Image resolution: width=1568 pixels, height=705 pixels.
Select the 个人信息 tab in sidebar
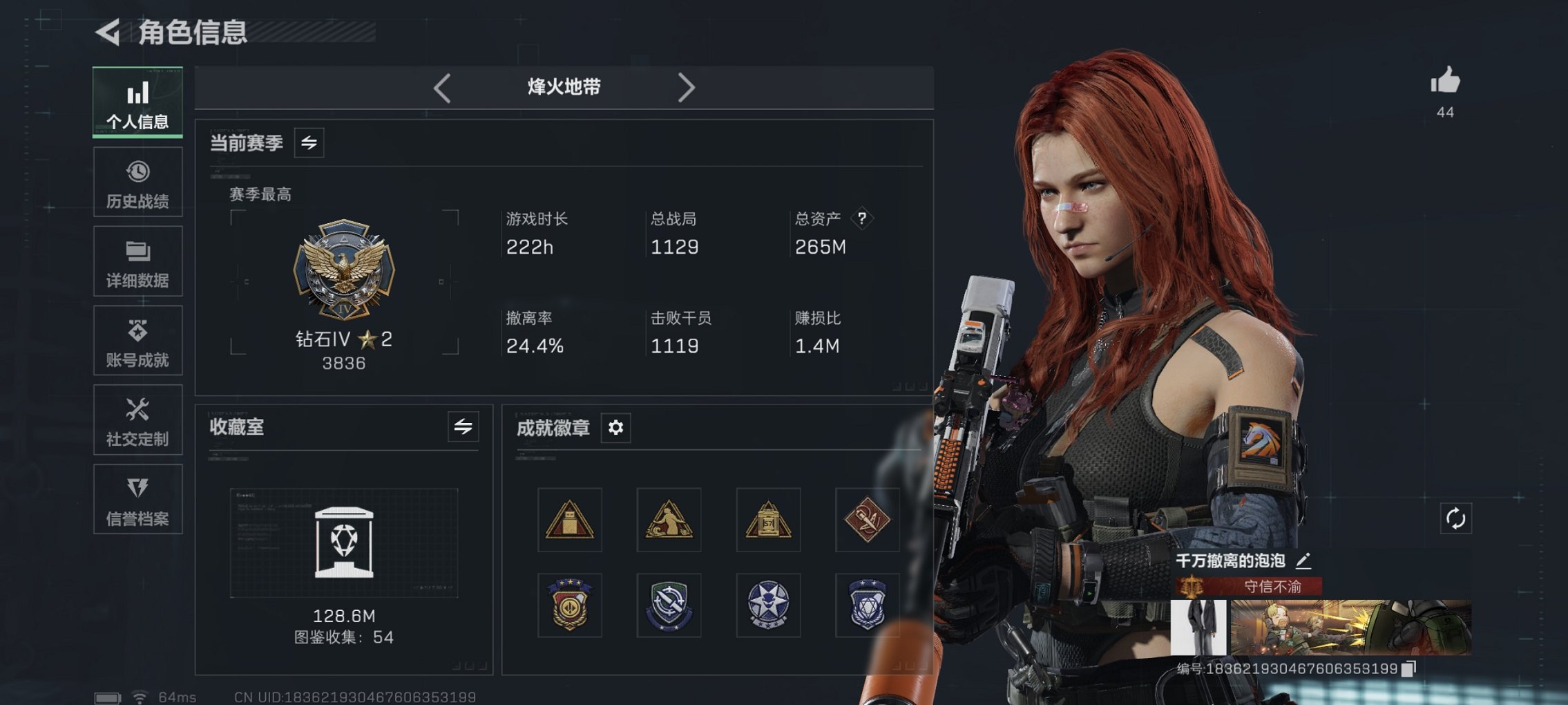[137, 102]
